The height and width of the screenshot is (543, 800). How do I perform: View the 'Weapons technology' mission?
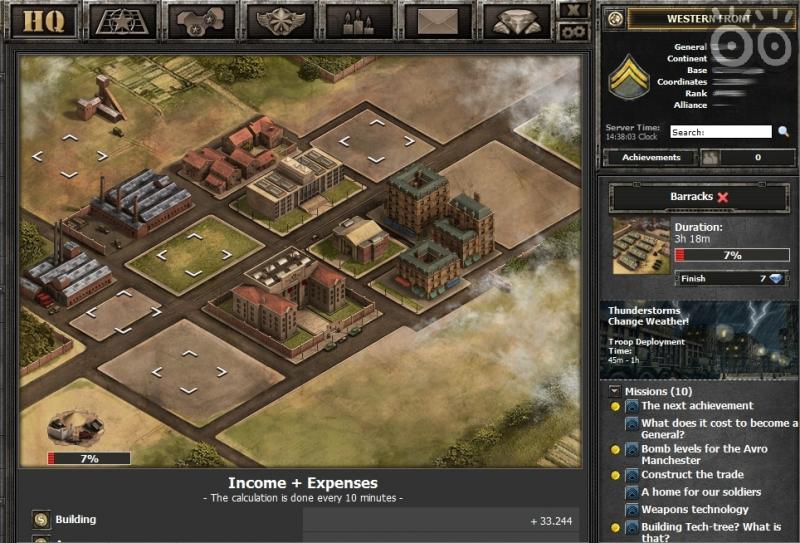(694, 509)
